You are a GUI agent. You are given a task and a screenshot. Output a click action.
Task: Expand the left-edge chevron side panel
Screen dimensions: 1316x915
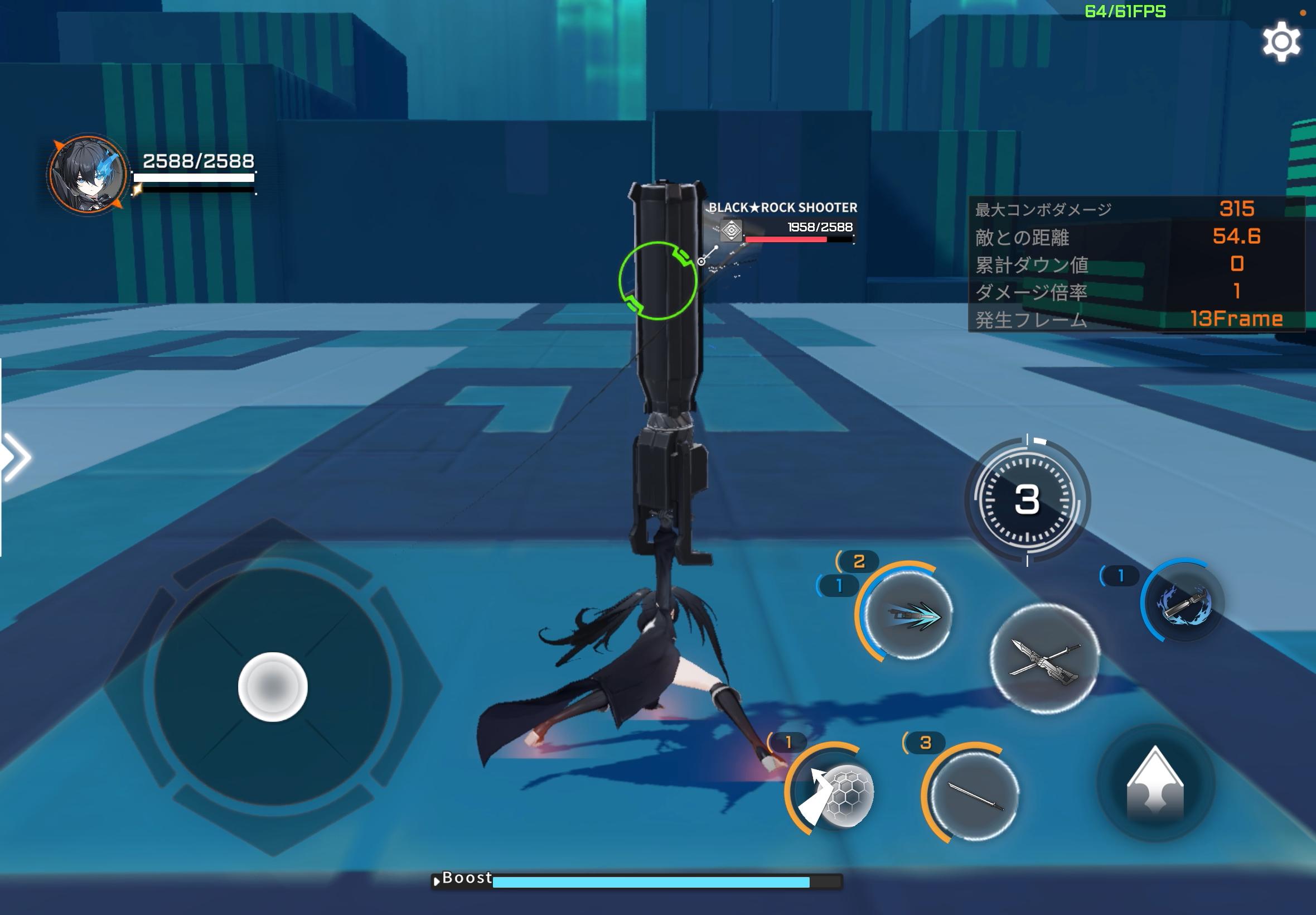pos(17,459)
